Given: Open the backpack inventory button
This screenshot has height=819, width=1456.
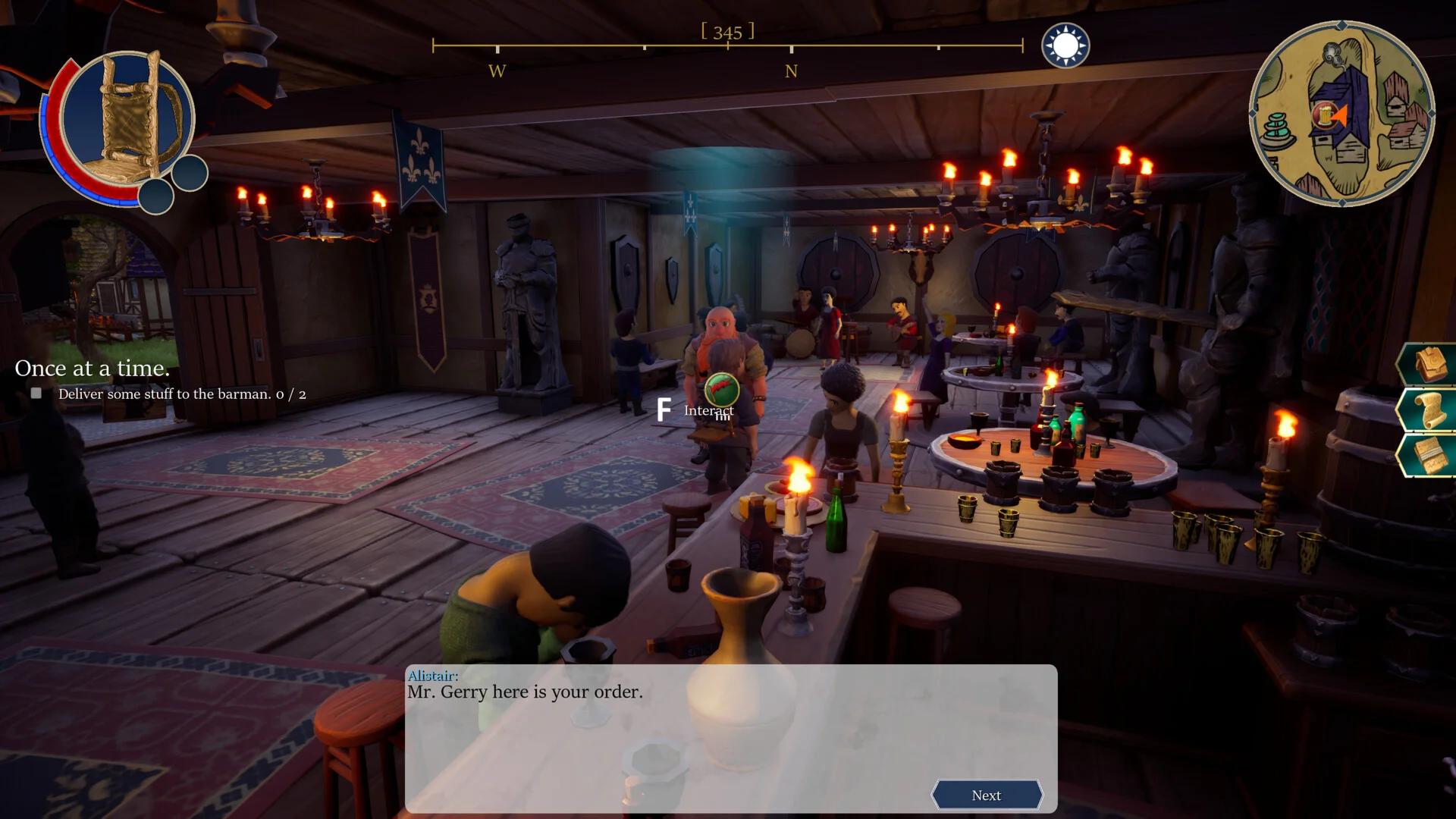Looking at the screenshot, I should 1429,365.
